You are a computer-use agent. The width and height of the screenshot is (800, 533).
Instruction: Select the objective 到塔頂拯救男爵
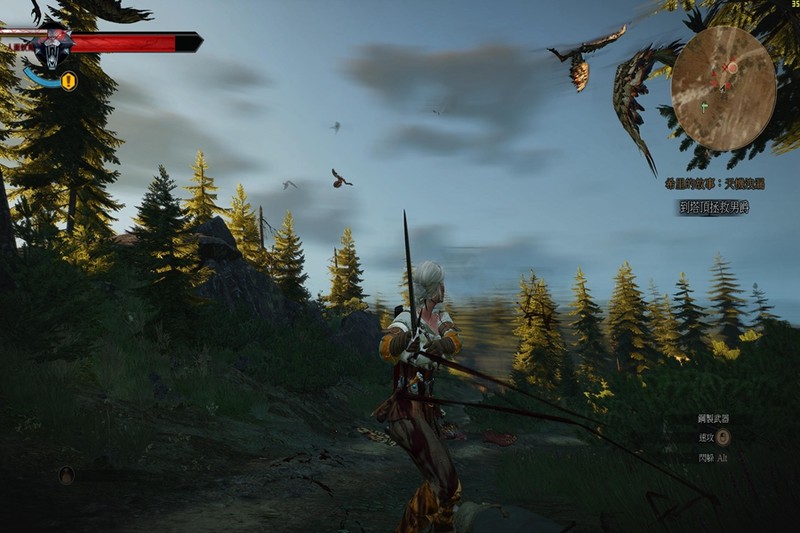click(714, 208)
